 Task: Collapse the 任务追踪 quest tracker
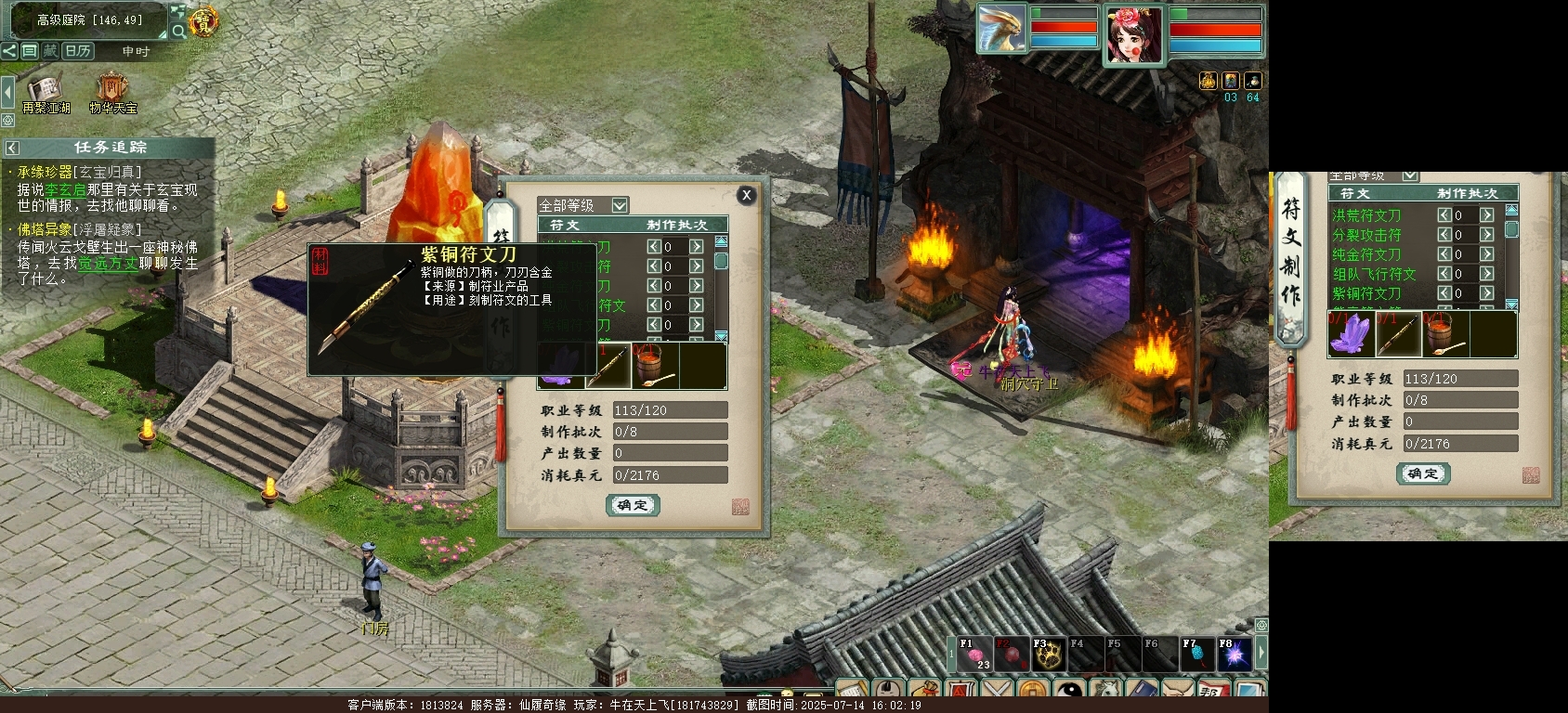click(12, 148)
